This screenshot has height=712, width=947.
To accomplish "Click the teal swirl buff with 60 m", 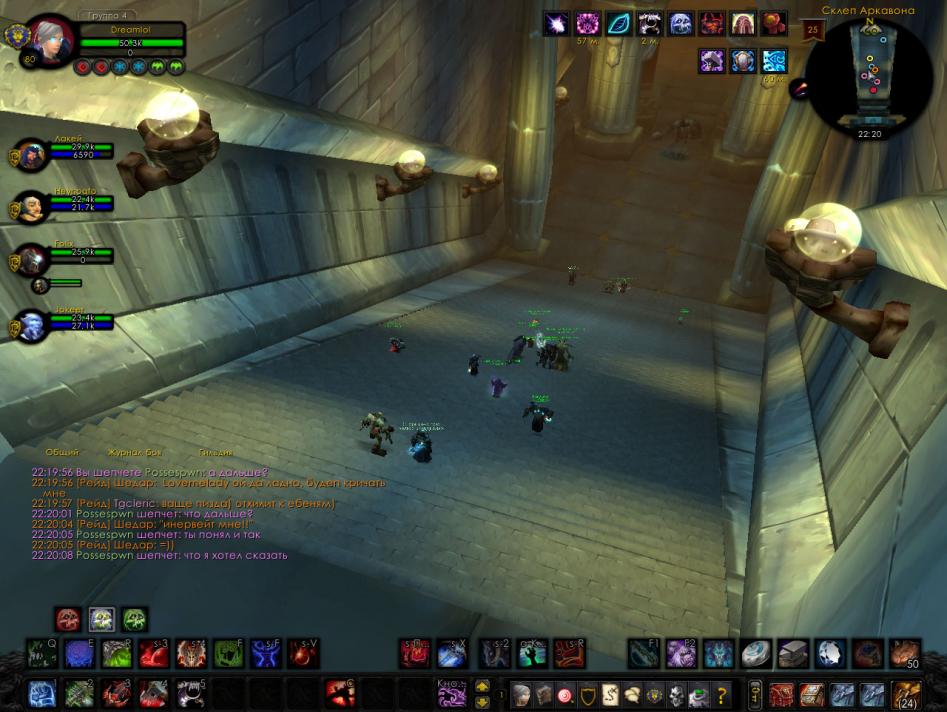I will click(x=774, y=60).
